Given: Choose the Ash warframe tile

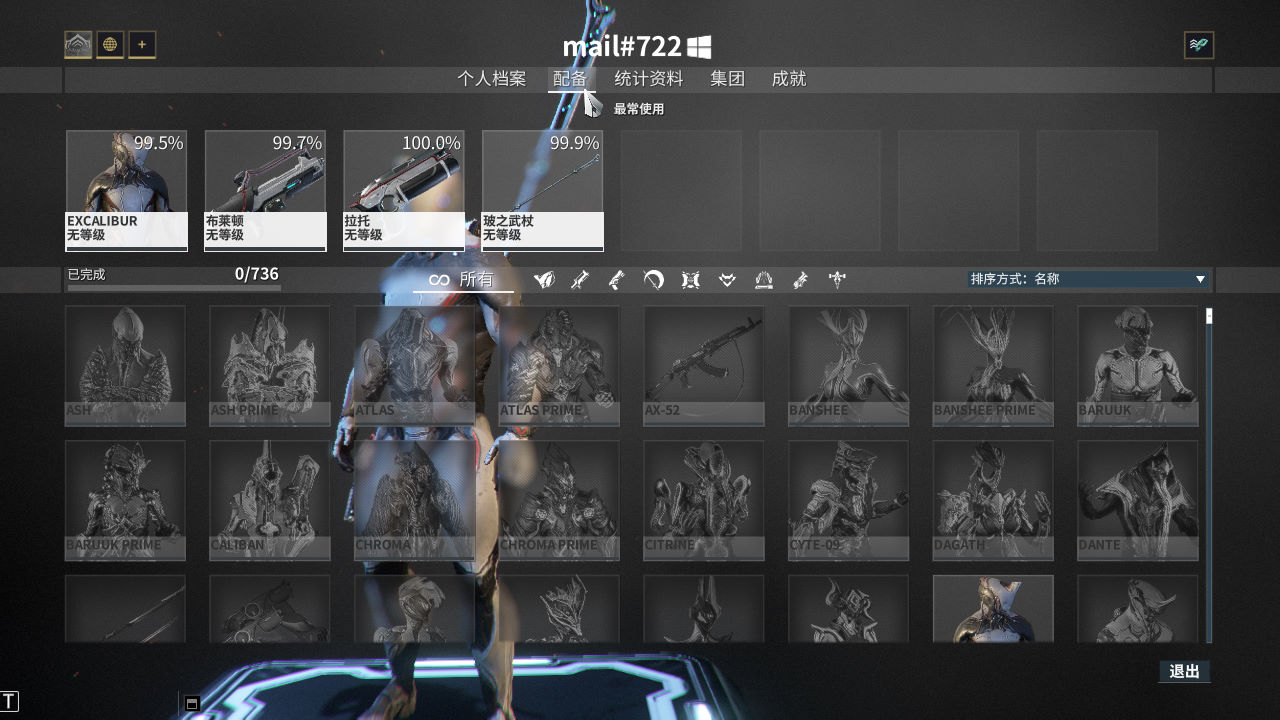Looking at the screenshot, I should (125, 365).
